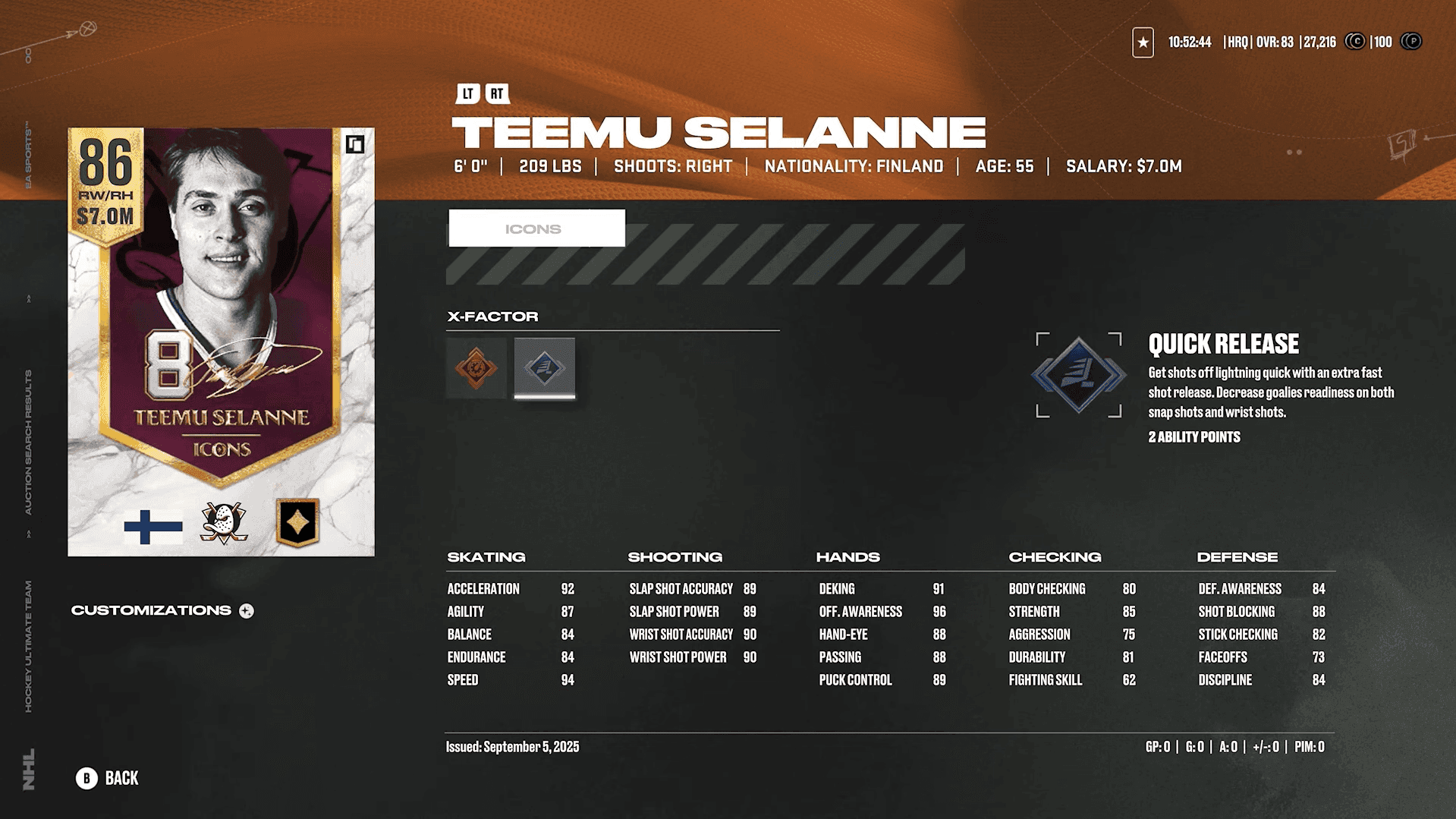This screenshot has height=819, width=1456.
Task: Open the star objectives icon
Action: [x=1143, y=43]
